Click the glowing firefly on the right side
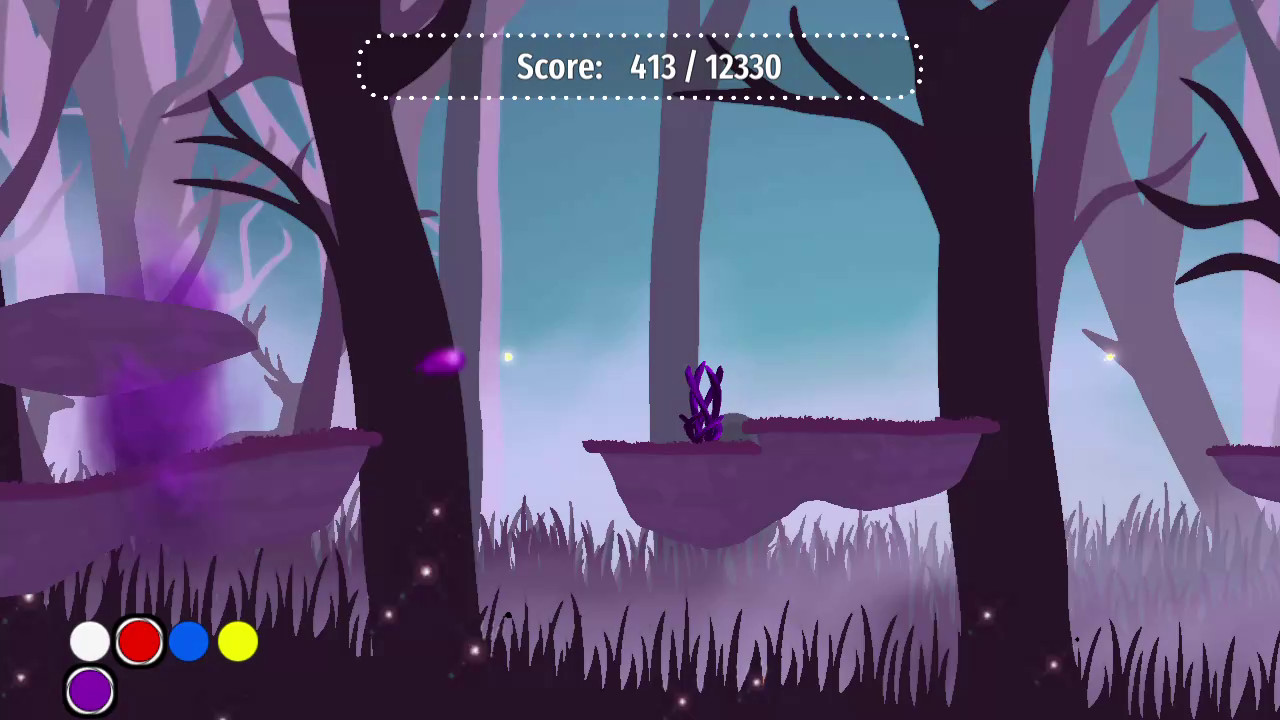Image resolution: width=1280 pixels, height=720 pixels. point(1109,357)
